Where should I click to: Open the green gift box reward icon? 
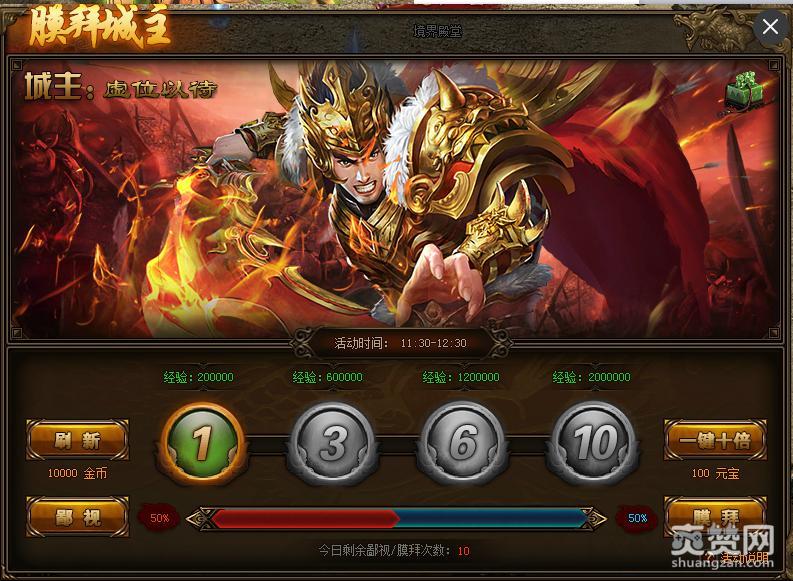tap(742, 91)
